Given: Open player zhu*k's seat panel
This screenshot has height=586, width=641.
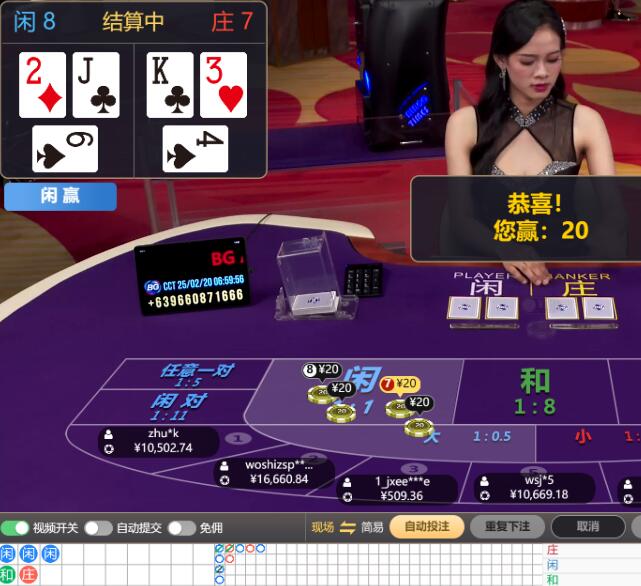Looking at the screenshot, I should tap(160, 441).
